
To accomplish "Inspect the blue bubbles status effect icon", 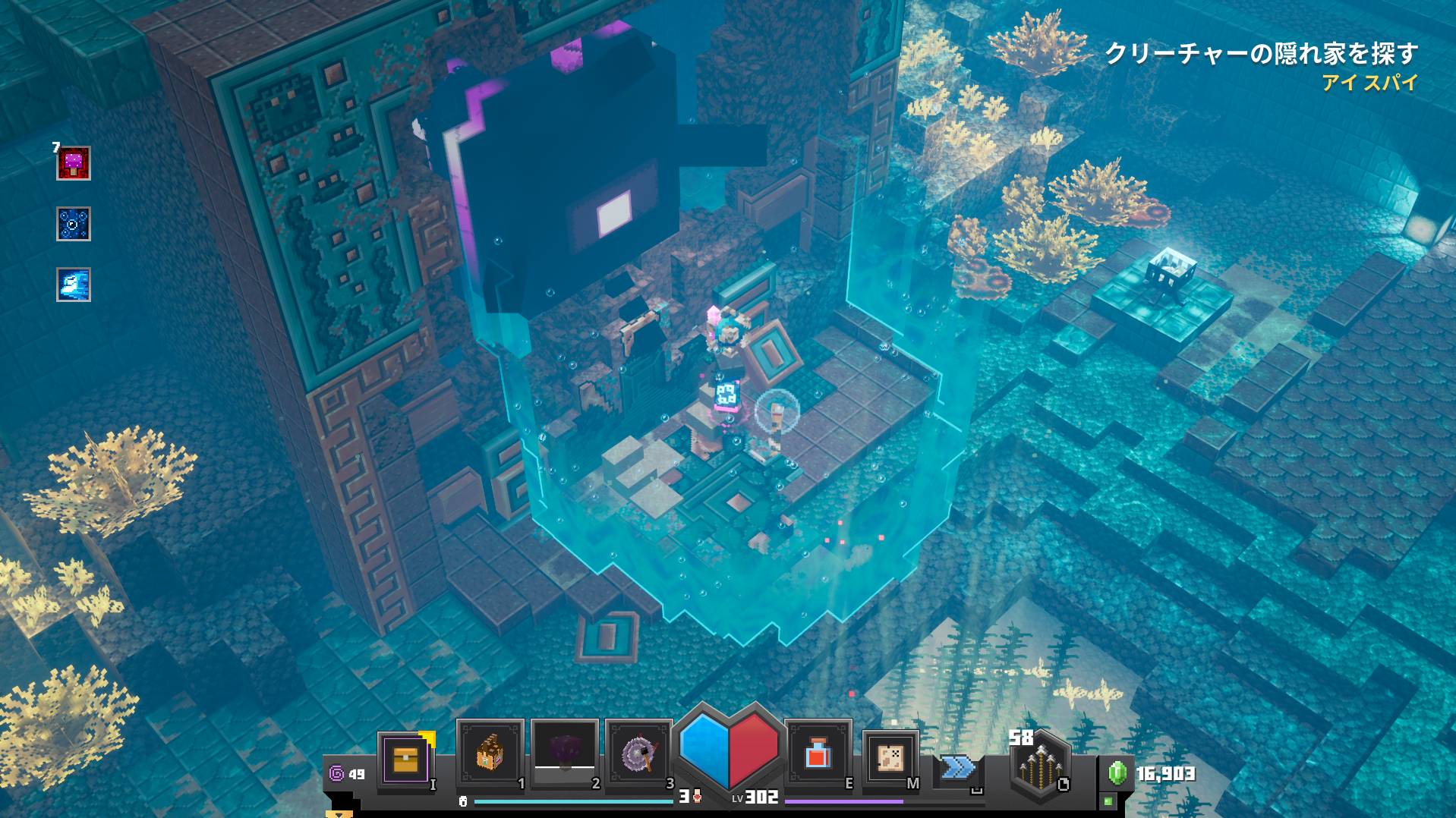I will pyautogui.click(x=74, y=224).
